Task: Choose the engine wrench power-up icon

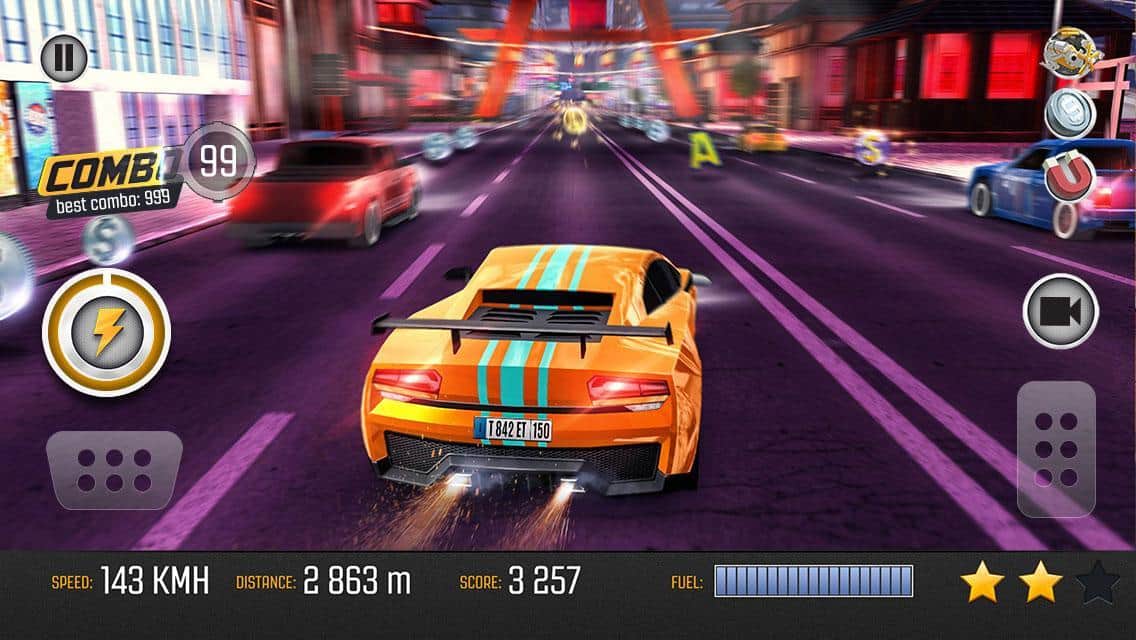Action: [x=1070, y=52]
